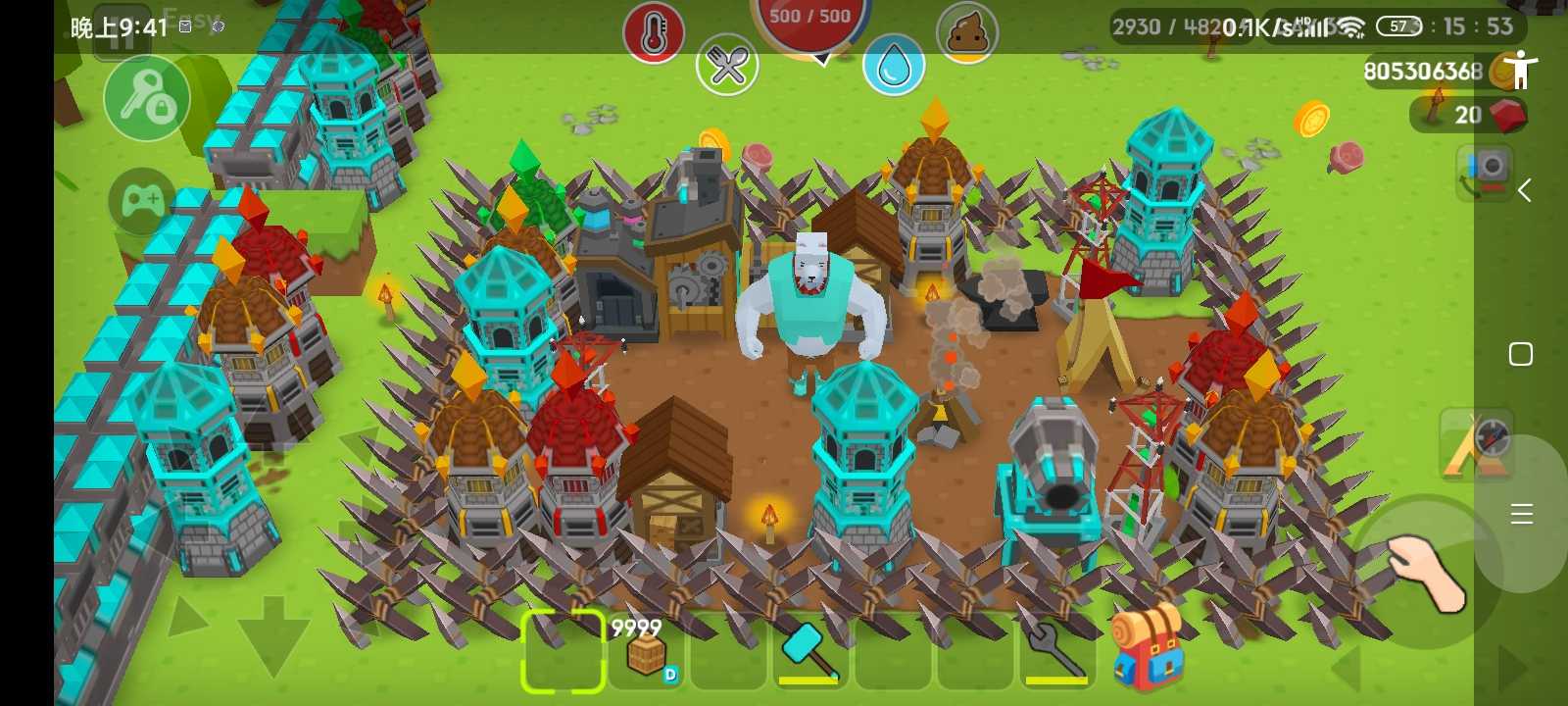
Task: Tap the fork and knife hunger icon
Action: 727,65
